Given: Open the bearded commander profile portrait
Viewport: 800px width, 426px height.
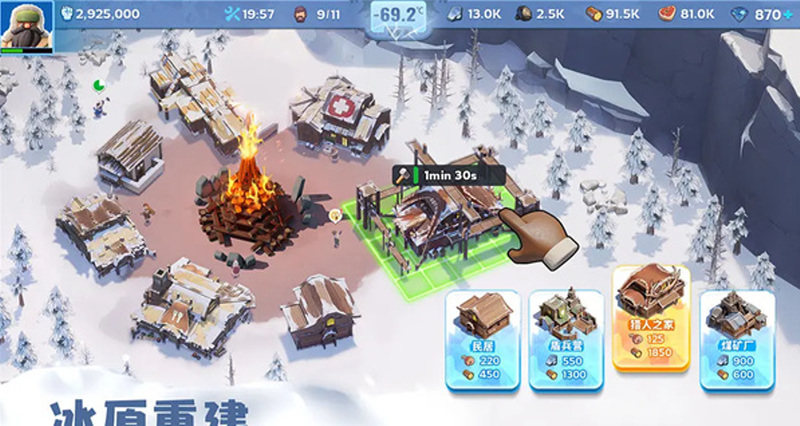Looking at the screenshot, I should [x=26, y=26].
